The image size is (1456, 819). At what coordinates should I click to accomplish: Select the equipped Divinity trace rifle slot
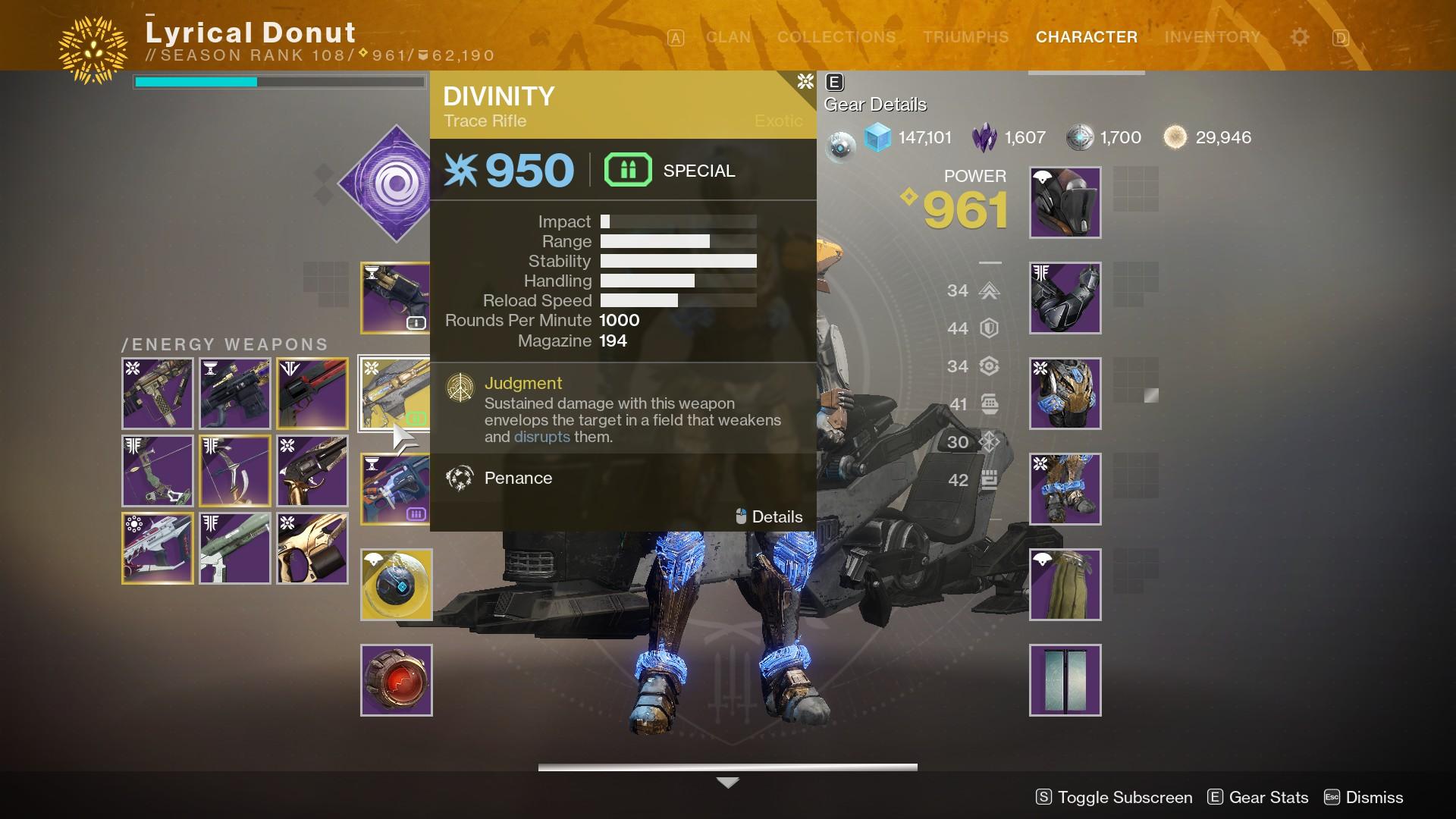pyautogui.click(x=394, y=394)
